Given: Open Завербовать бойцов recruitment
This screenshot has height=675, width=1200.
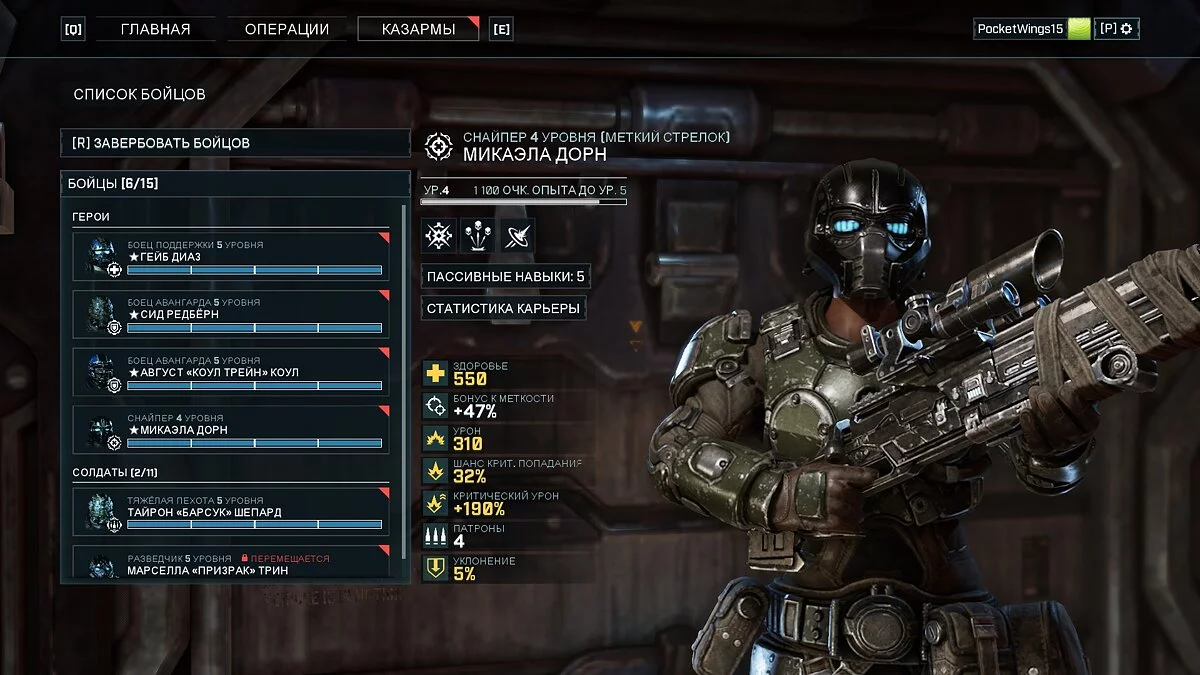Looking at the screenshot, I should click(x=235, y=143).
